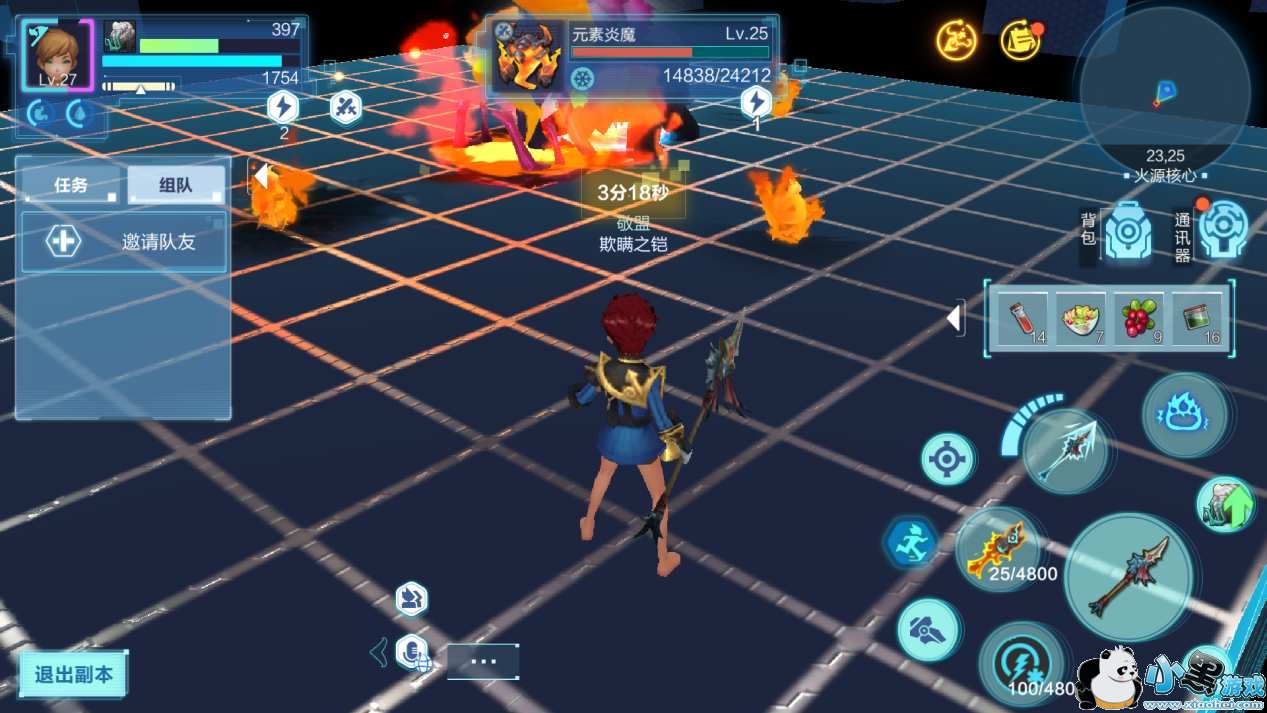
Task: Use the red potion vial
Action: 1024,319
